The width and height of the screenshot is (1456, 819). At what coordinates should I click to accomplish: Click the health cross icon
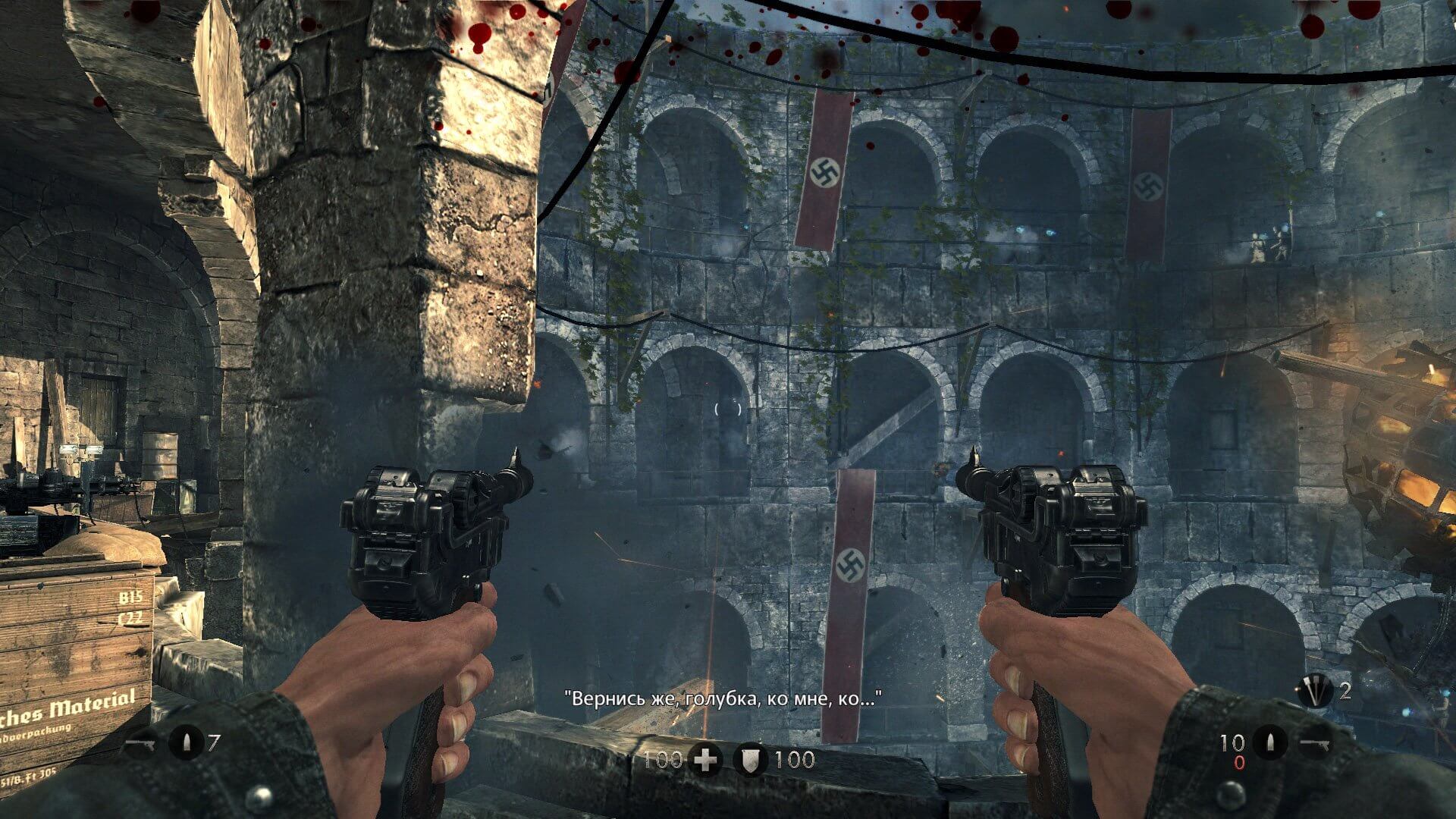[x=706, y=760]
